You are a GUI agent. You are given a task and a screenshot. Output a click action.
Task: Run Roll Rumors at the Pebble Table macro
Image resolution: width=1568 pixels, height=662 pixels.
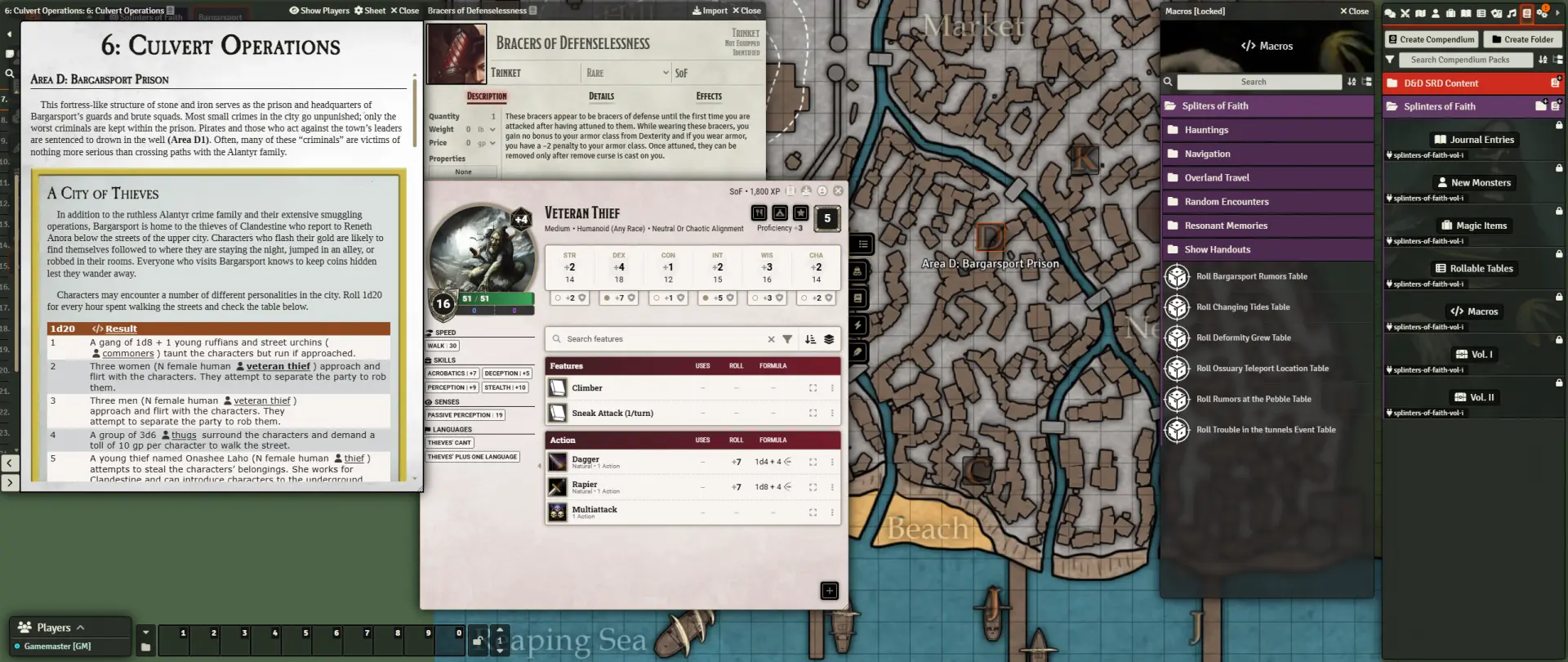pyautogui.click(x=1253, y=400)
